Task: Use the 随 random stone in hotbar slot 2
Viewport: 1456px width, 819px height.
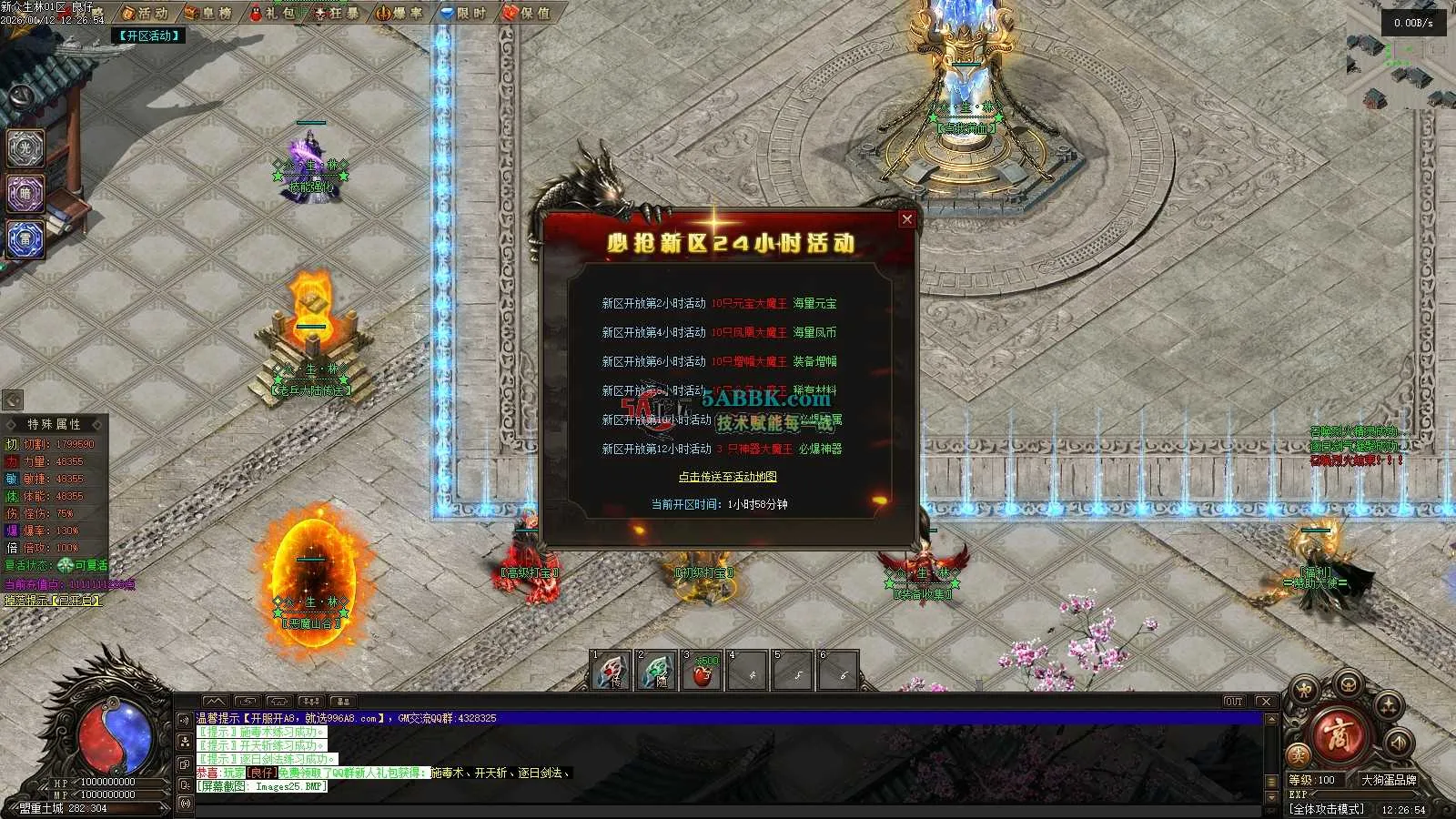Action: [x=657, y=672]
